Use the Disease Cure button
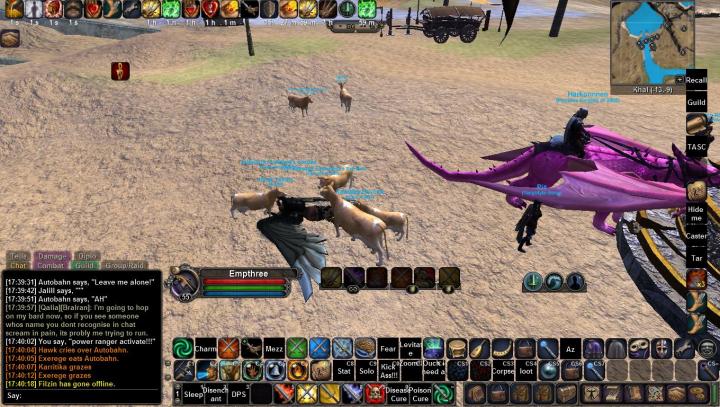Image resolution: width=720 pixels, height=407 pixels. (397, 394)
